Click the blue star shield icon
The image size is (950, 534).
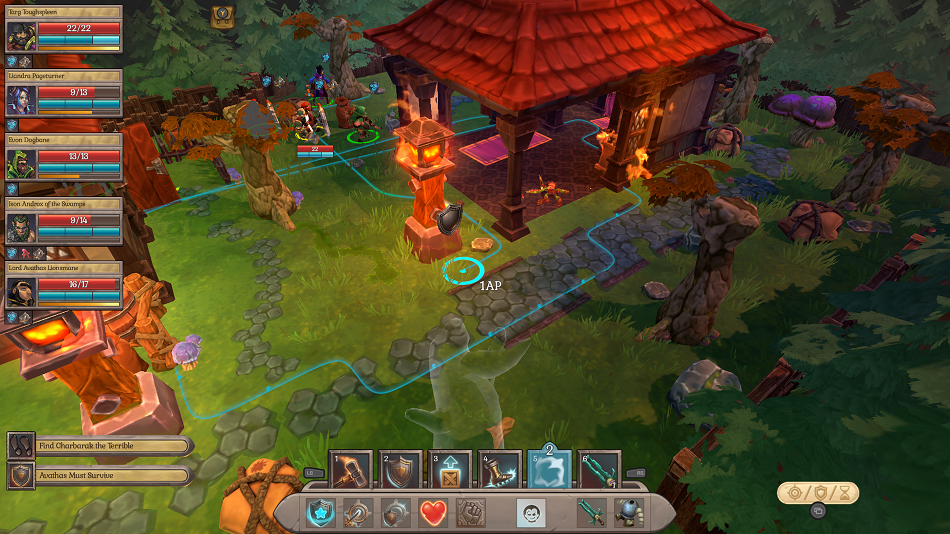tap(320, 512)
